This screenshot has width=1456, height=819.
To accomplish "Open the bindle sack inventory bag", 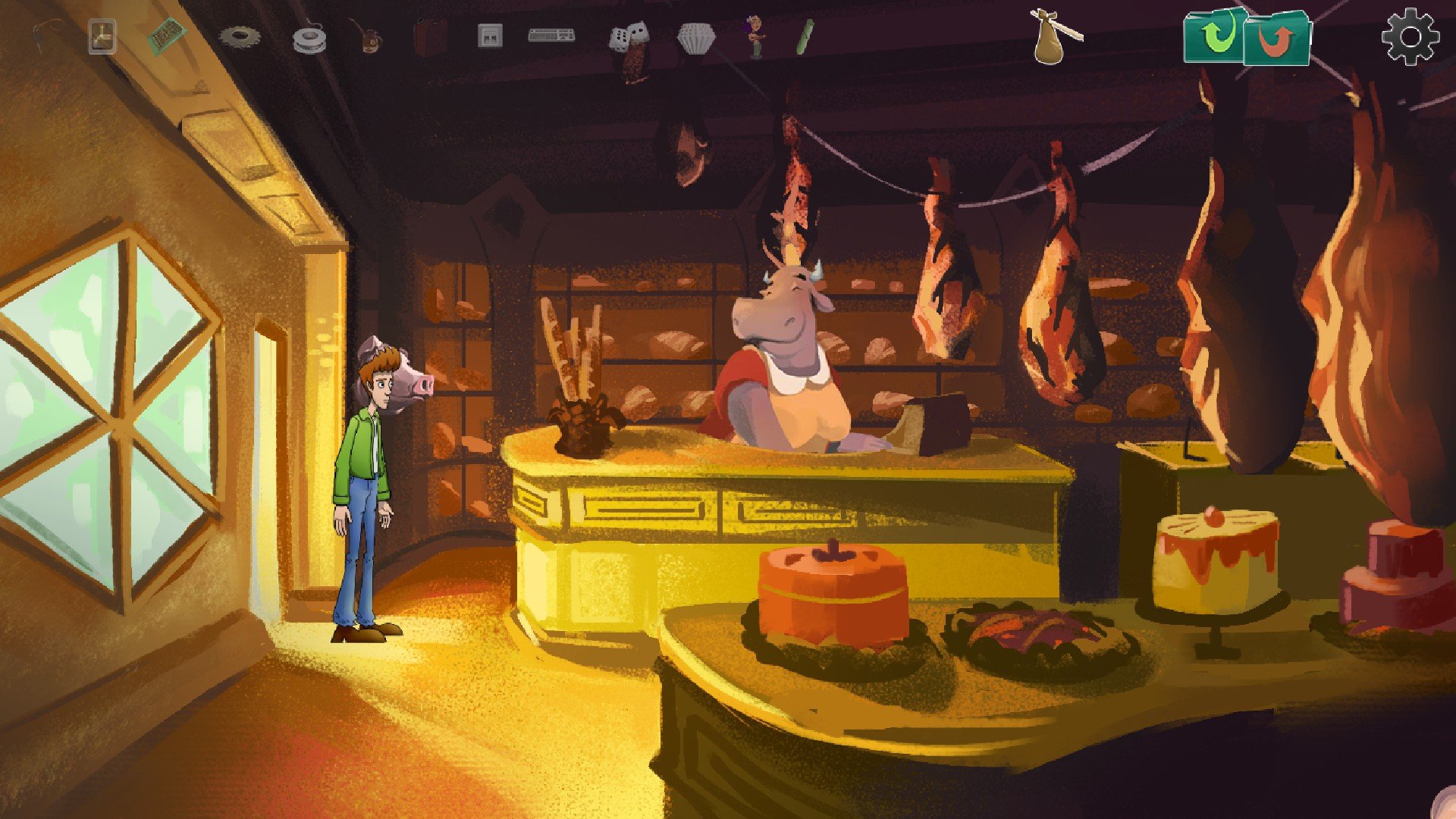I will point(1054,36).
